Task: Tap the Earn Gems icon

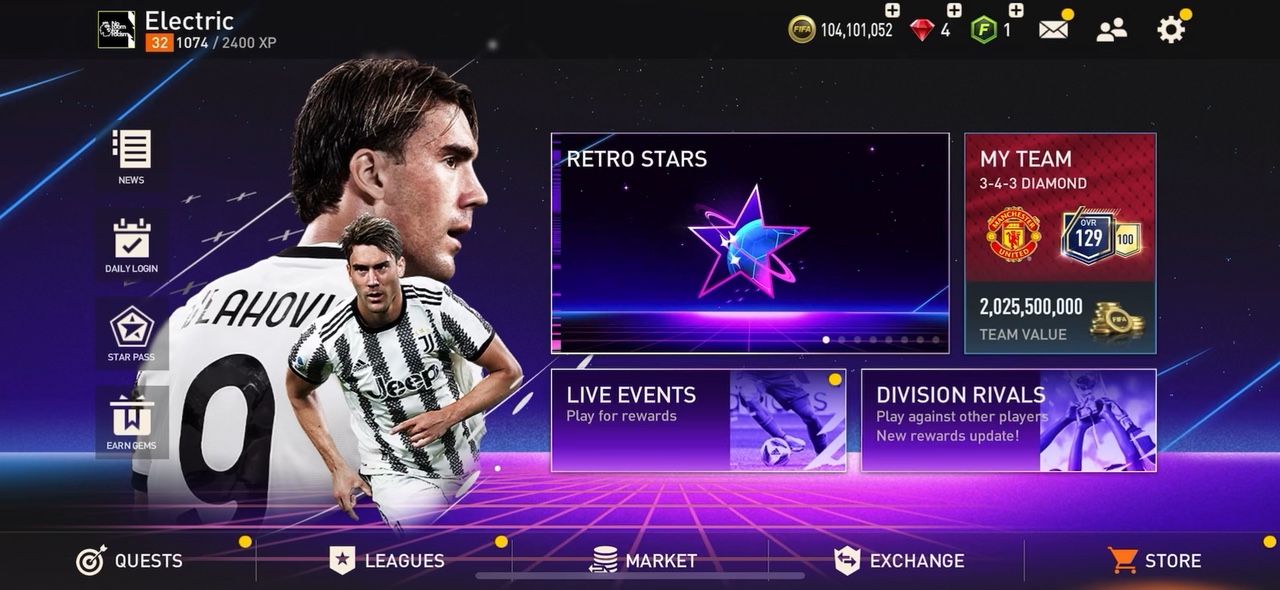Action: (x=131, y=423)
